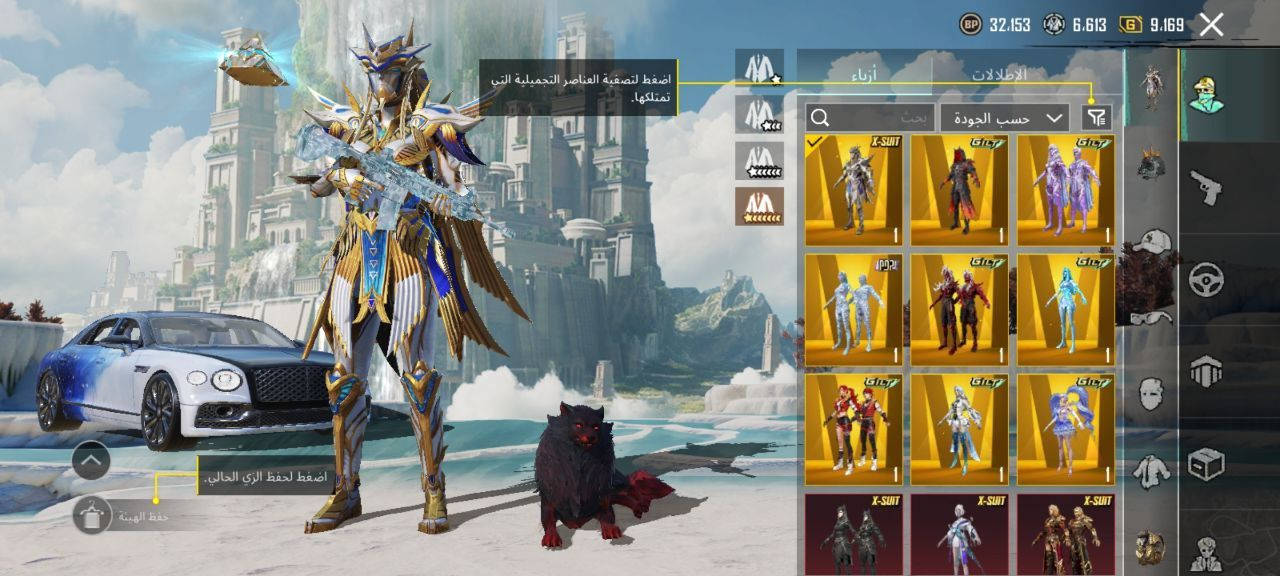Tap the حفظ الهيئة save look button
The image size is (1280, 576).
tap(93, 515)
